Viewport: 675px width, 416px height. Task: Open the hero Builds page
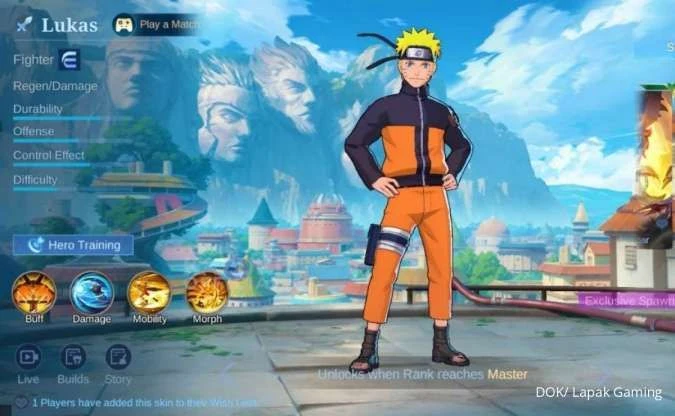(x=73, y=358)
